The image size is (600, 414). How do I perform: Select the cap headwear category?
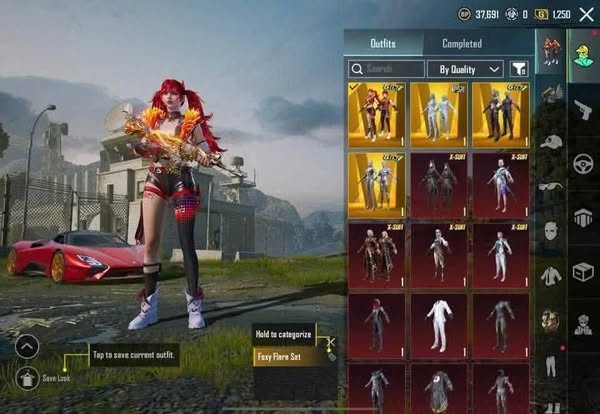click(x=551, y=142)
